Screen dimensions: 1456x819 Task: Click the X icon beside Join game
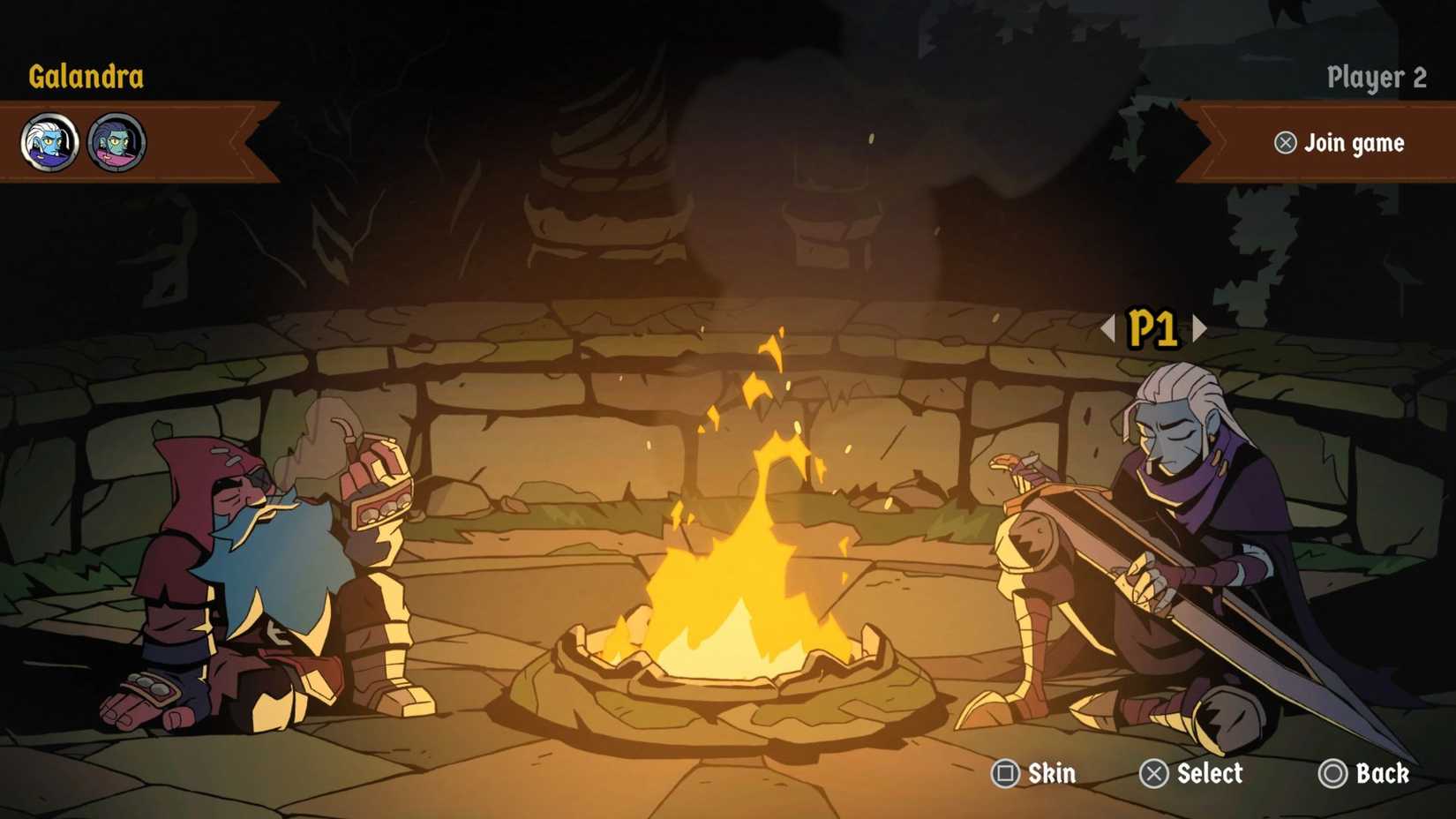pos(1286,143)
